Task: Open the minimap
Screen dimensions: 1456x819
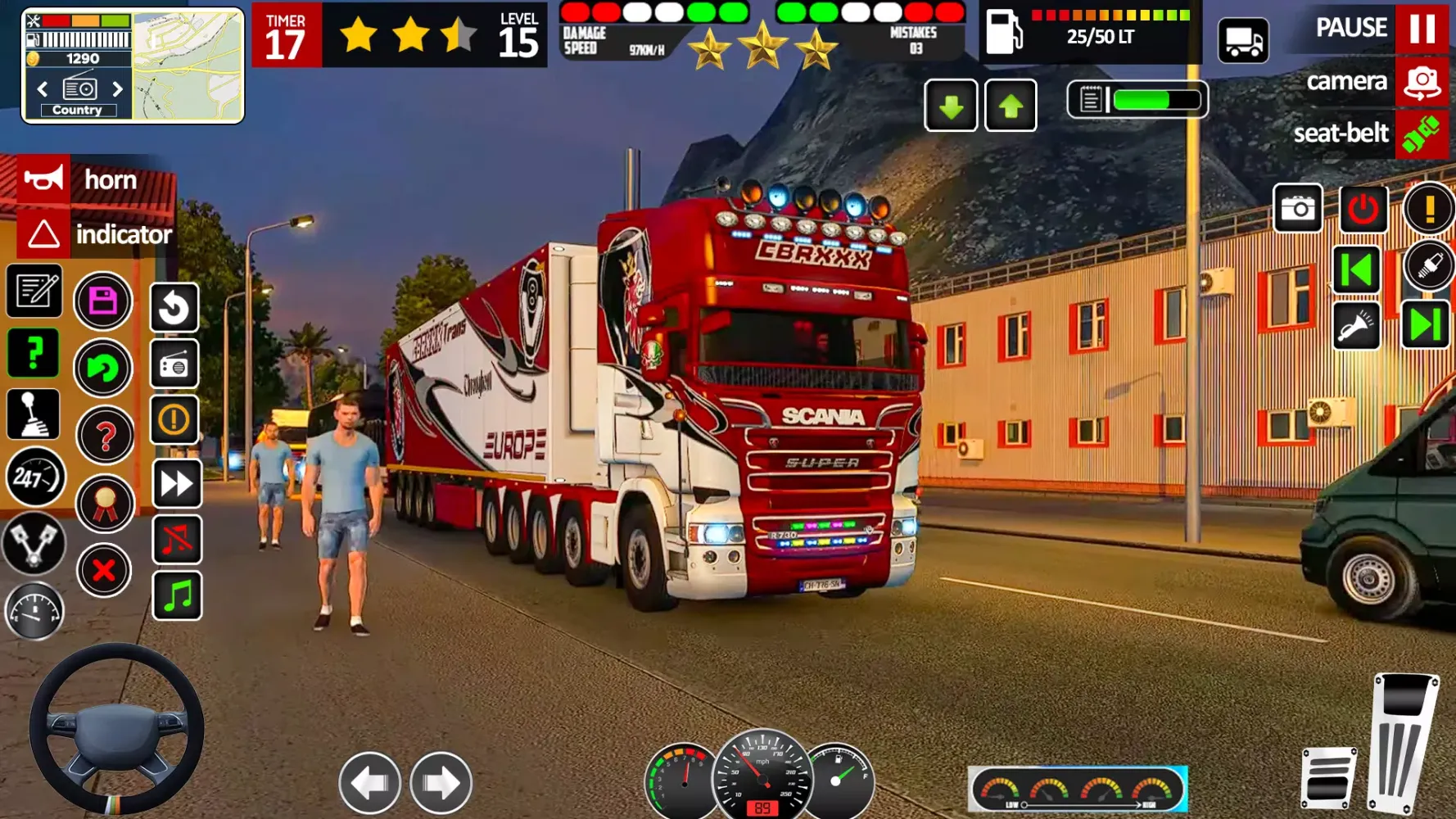Action: point(188,66)
